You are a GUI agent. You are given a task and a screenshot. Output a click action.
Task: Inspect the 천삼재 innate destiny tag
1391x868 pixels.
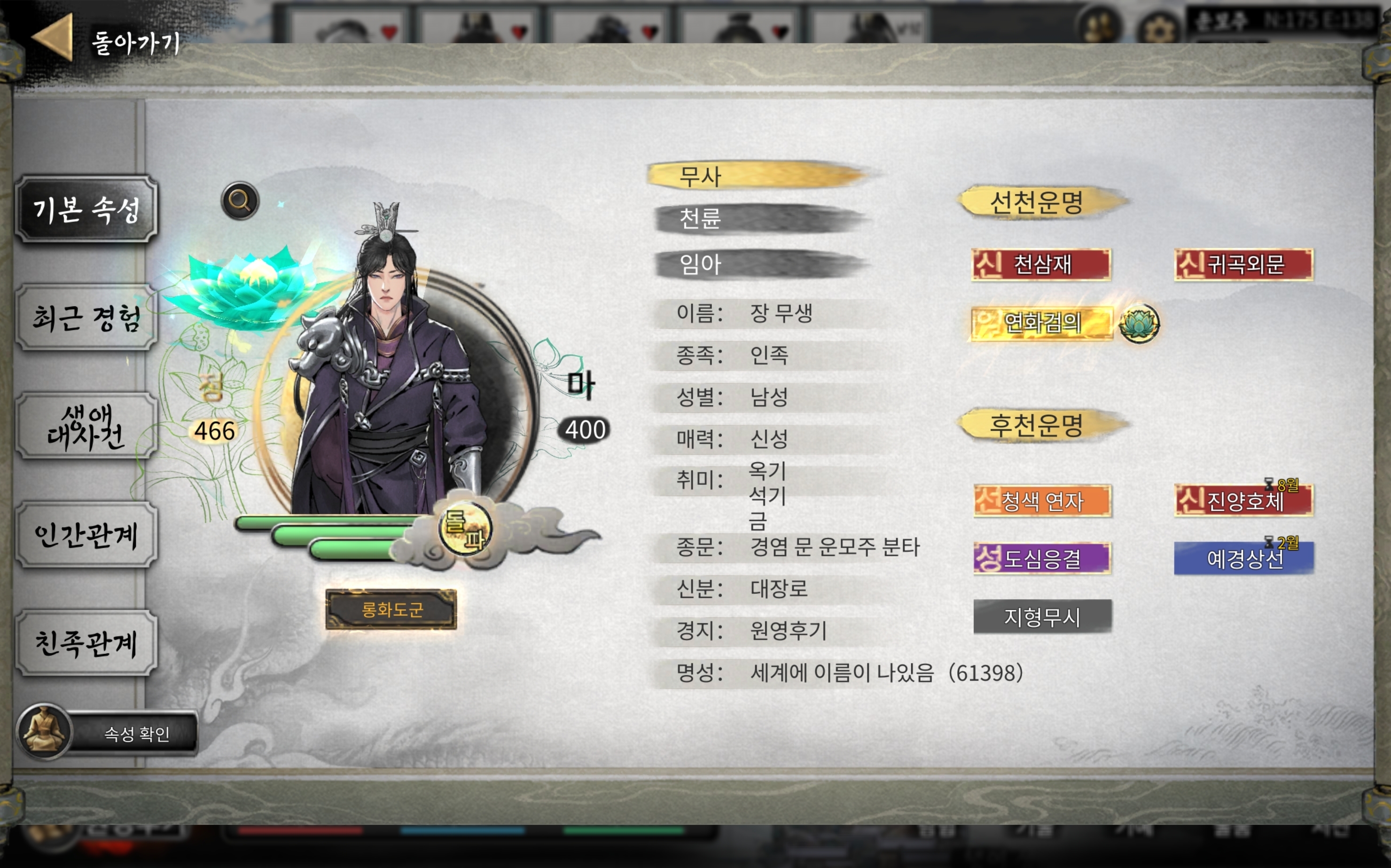1041,264
